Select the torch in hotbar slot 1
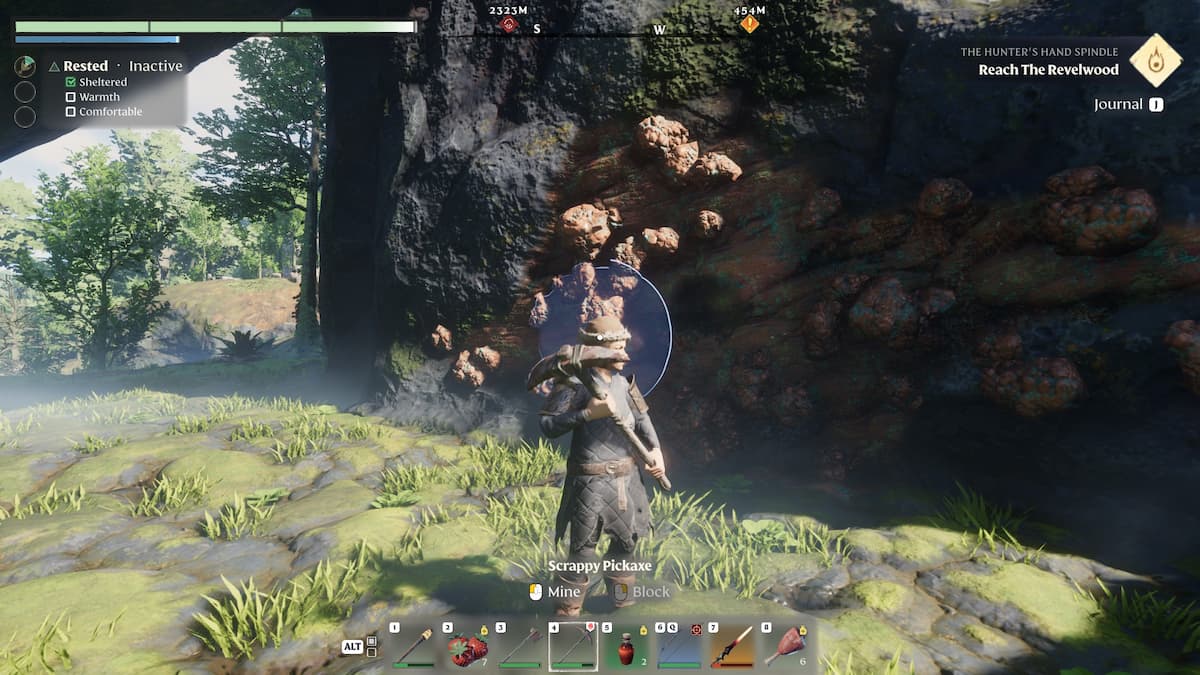The image size is (1200, 675). (412, 647)
